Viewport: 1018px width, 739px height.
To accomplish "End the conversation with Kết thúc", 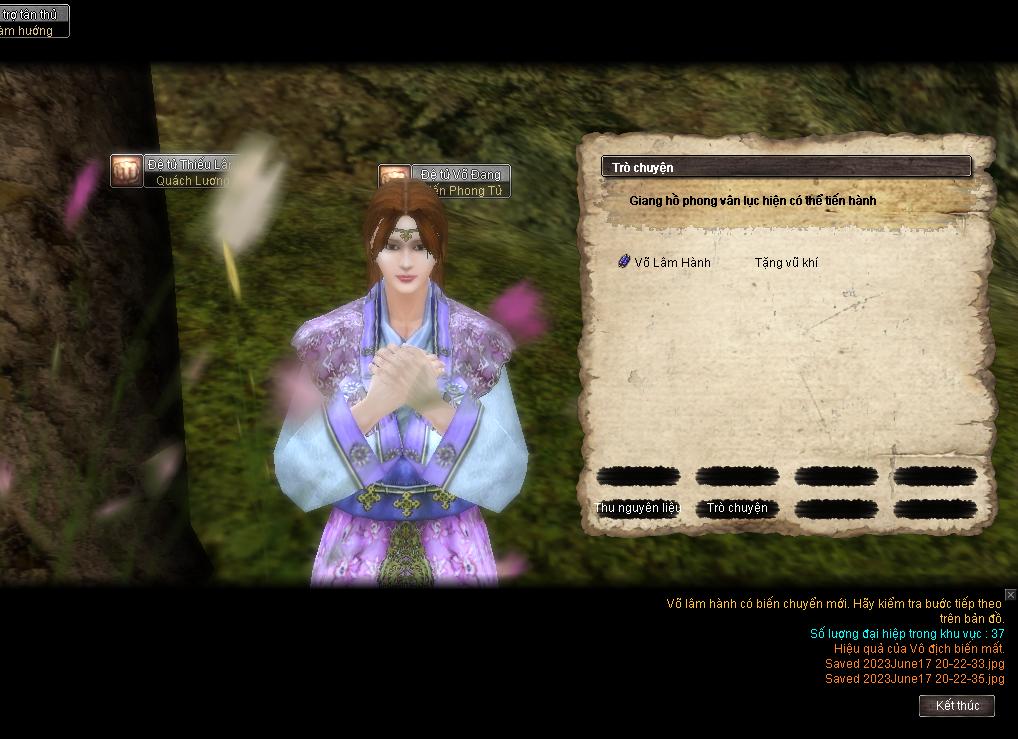I will point(957,706).
